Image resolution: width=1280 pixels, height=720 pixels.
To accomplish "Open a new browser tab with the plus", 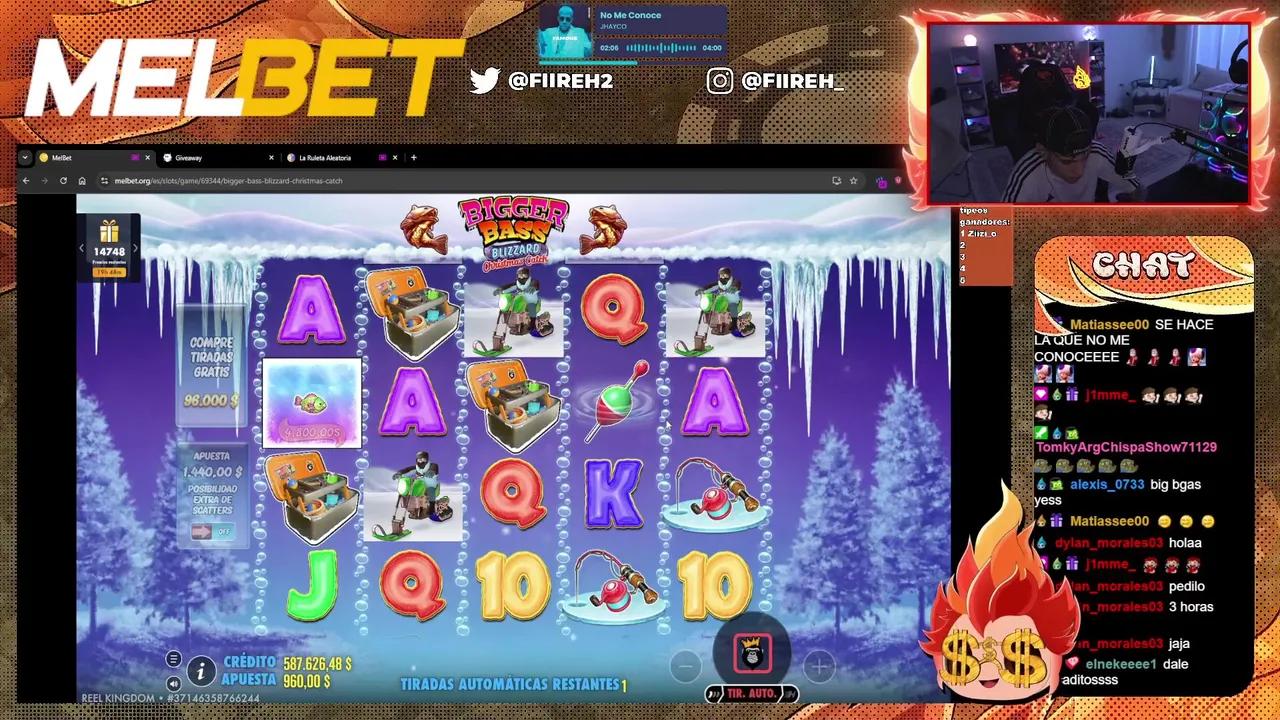I will [x=413, y=157].
